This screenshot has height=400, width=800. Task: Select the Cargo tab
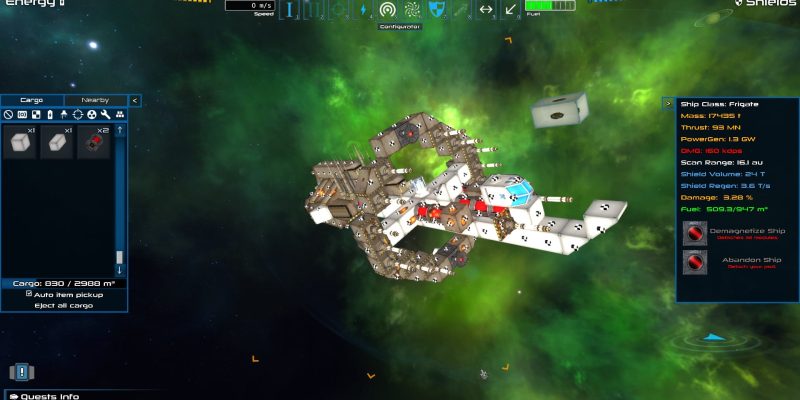pos(32,100)
